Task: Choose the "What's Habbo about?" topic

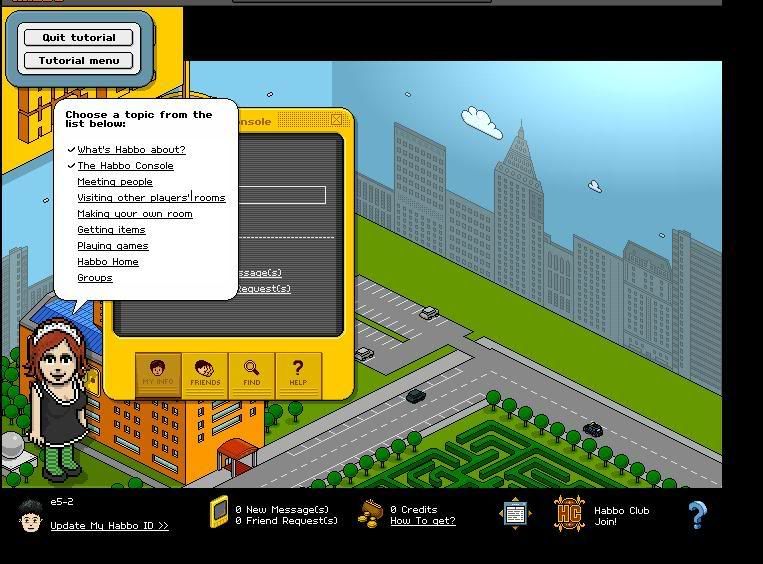Action: tap(131, 150)
